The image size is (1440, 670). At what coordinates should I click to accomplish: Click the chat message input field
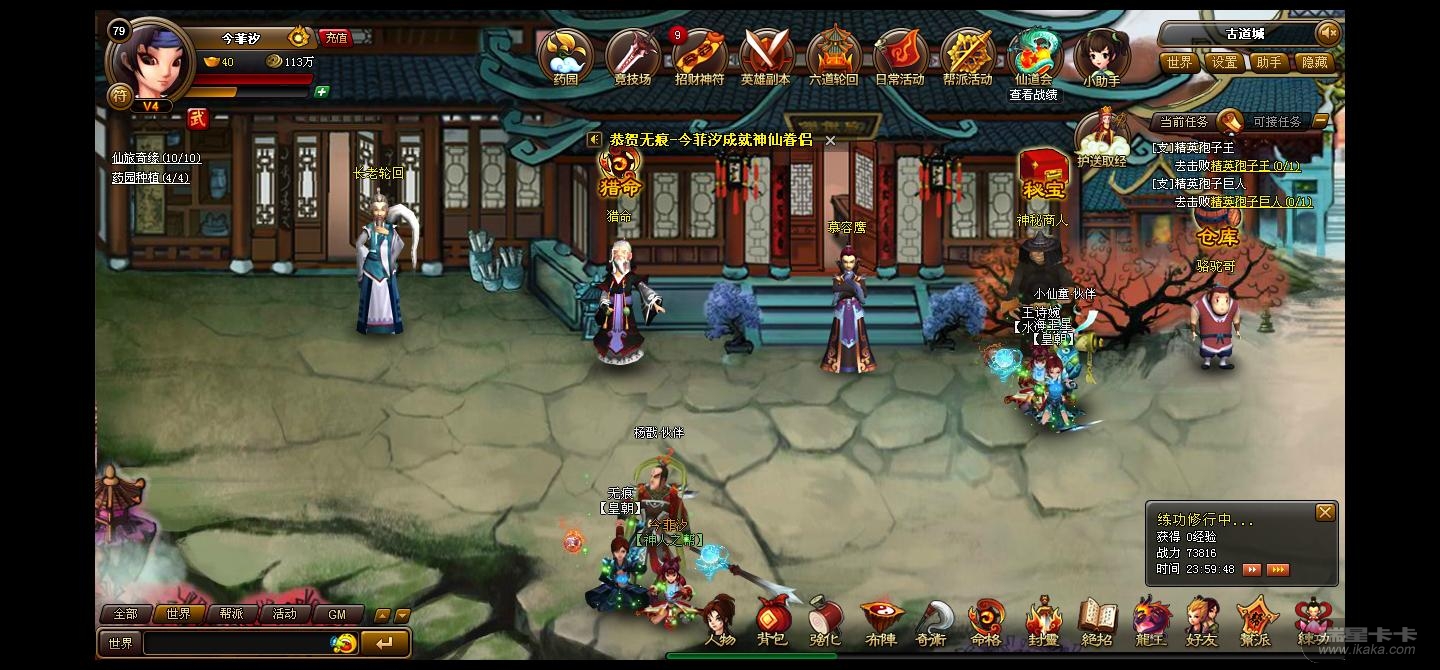tap(238, 643)
